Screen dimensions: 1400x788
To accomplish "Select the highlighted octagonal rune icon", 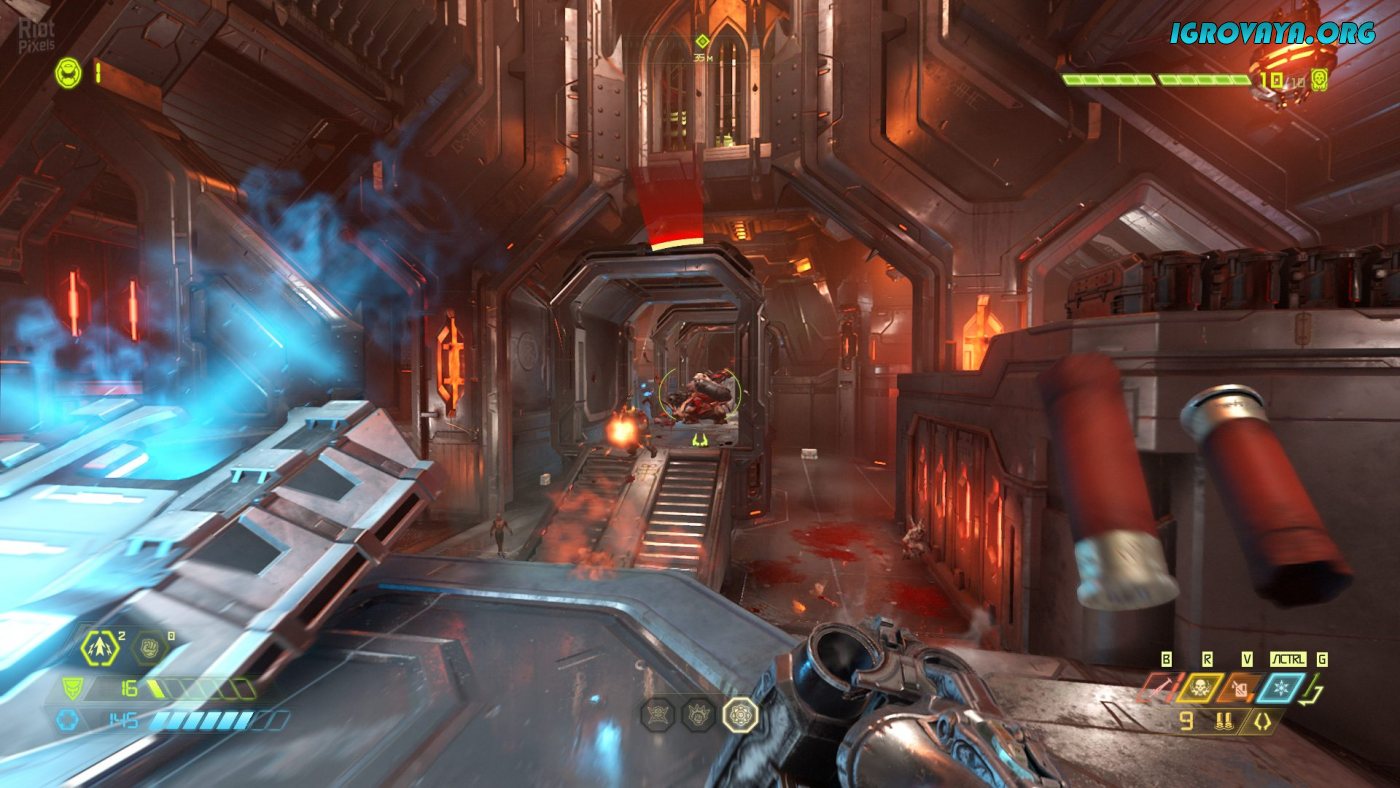I will coord(740,713).
